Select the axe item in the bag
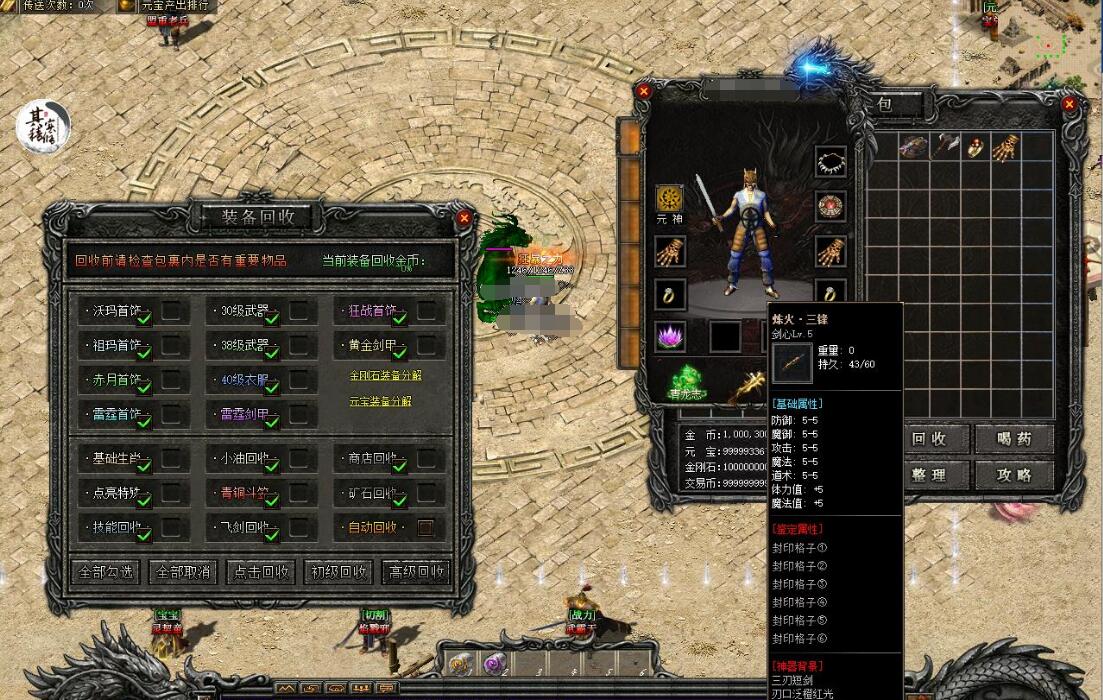Viewport: 1103px width, 700px height. pos(945,146)
